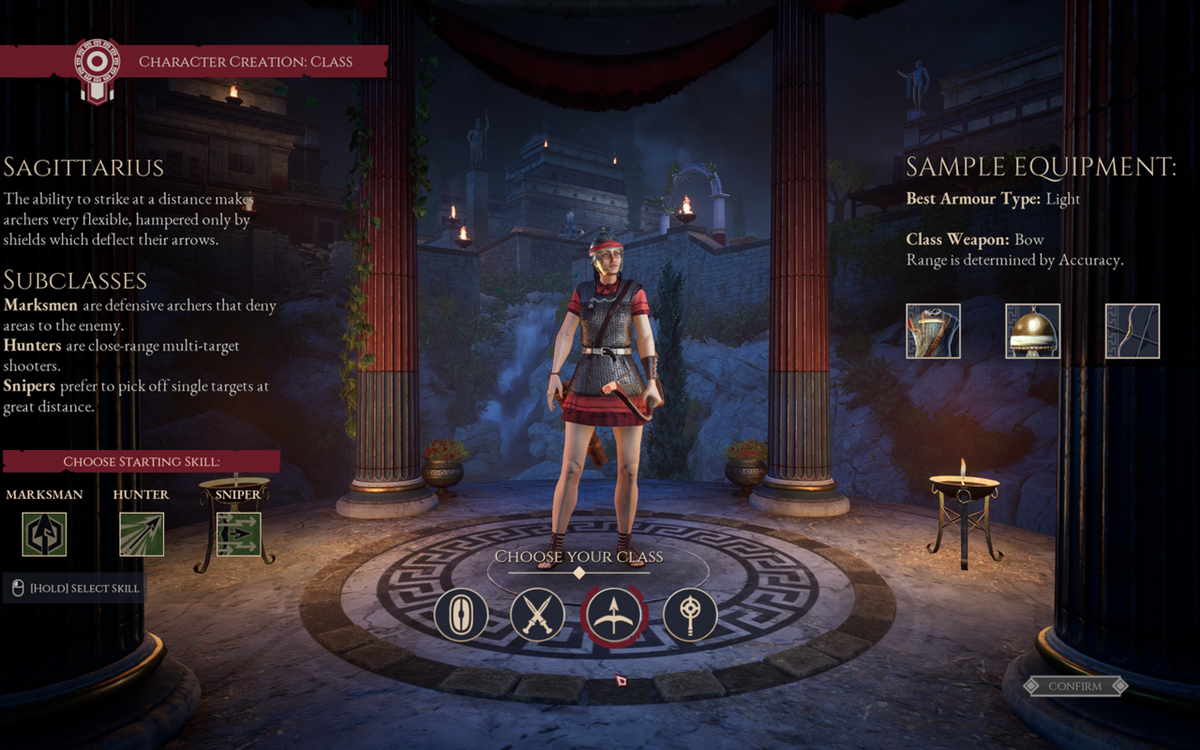
Task: Choose the Hunter starting skill
Action: pyautogui.click(x=141, y=534)
